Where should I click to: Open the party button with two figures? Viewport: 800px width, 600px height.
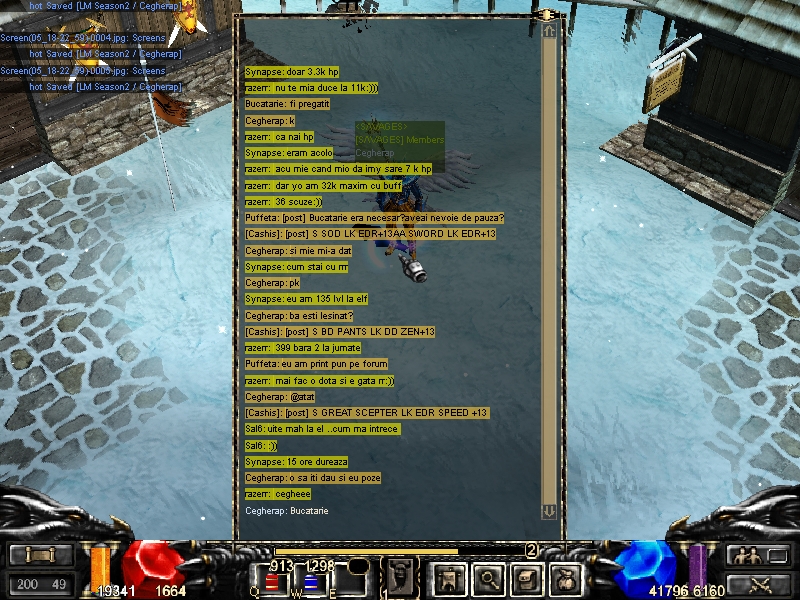756,555
